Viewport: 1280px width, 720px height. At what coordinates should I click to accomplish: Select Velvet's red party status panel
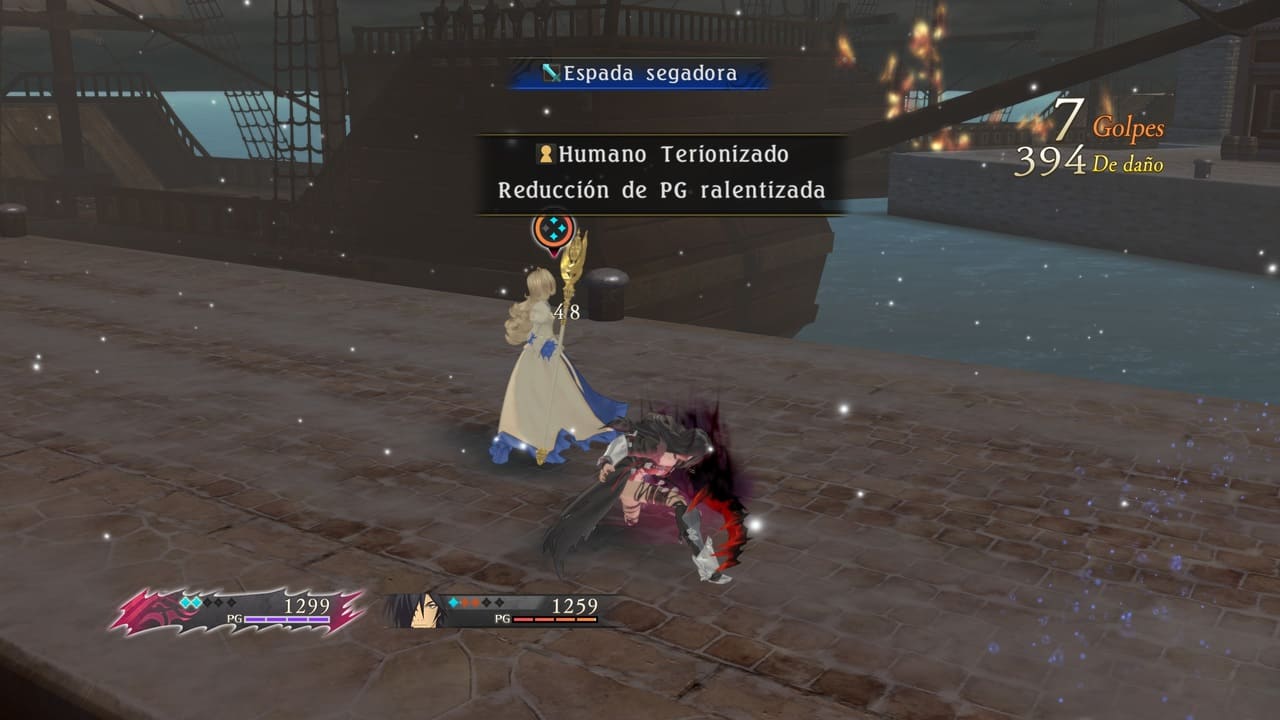[x=238, y=612]
